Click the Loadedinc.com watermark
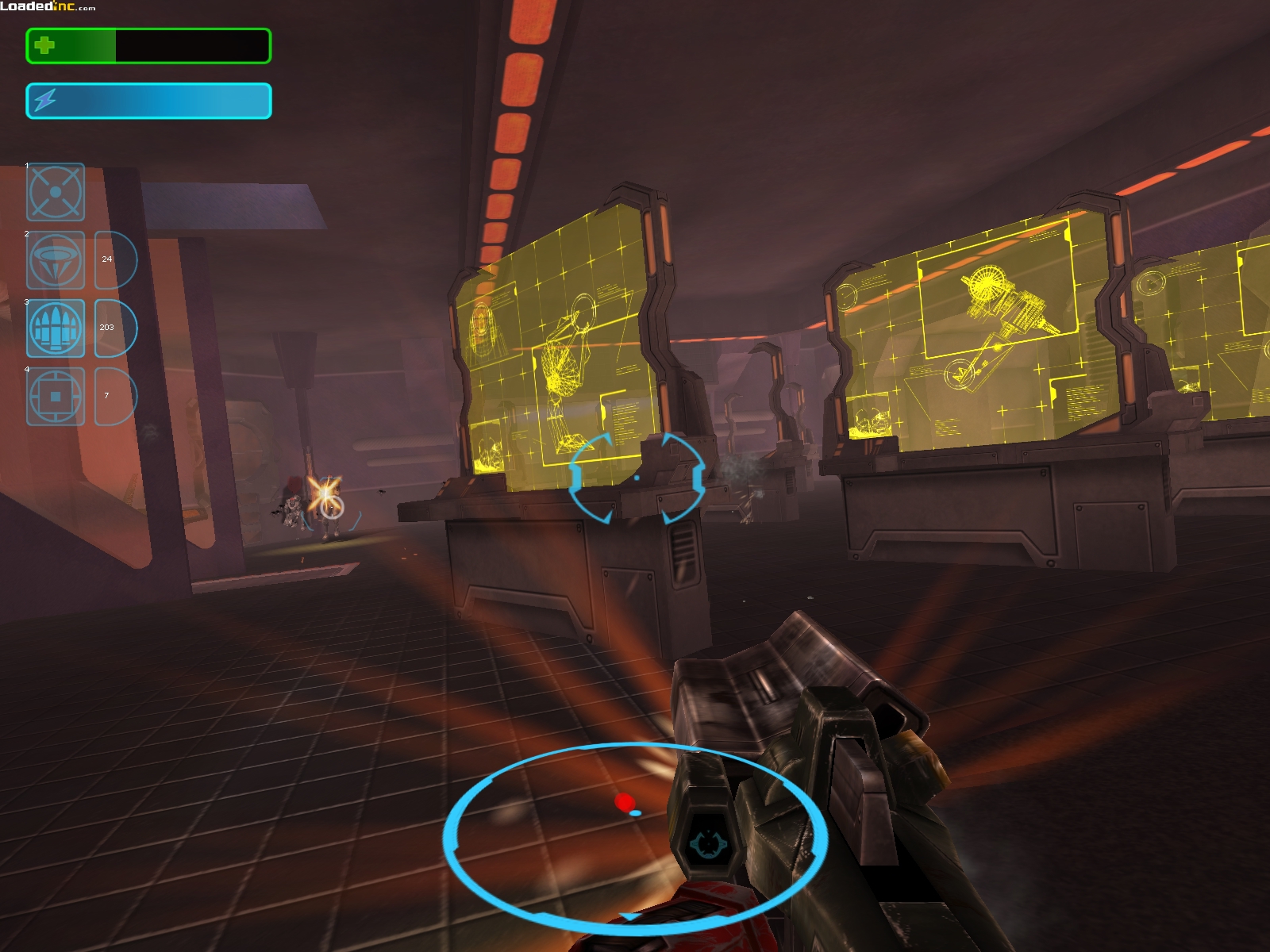Image resolution: width=1270 pixels, height=952 pixels. tap(48, 6)
